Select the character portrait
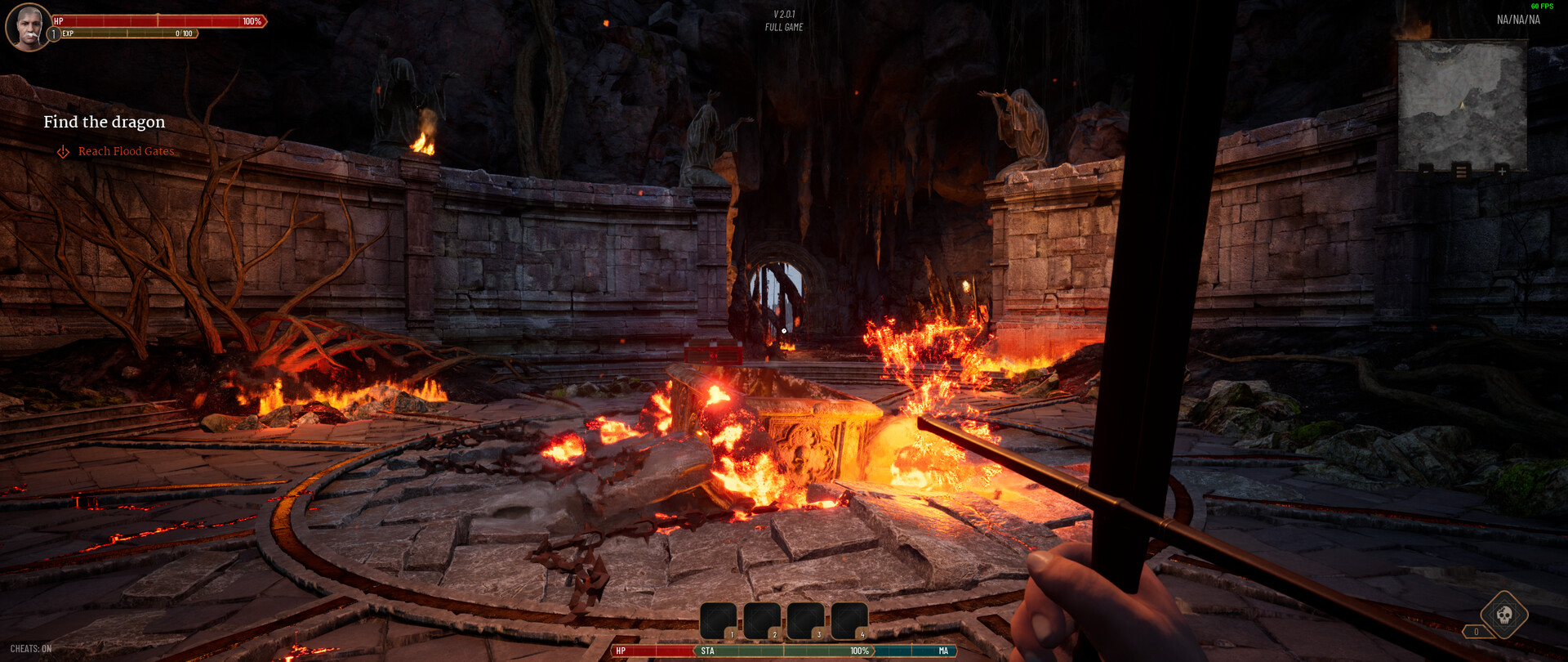Viewport: 1568px width, 662px height. pos(28,27)
